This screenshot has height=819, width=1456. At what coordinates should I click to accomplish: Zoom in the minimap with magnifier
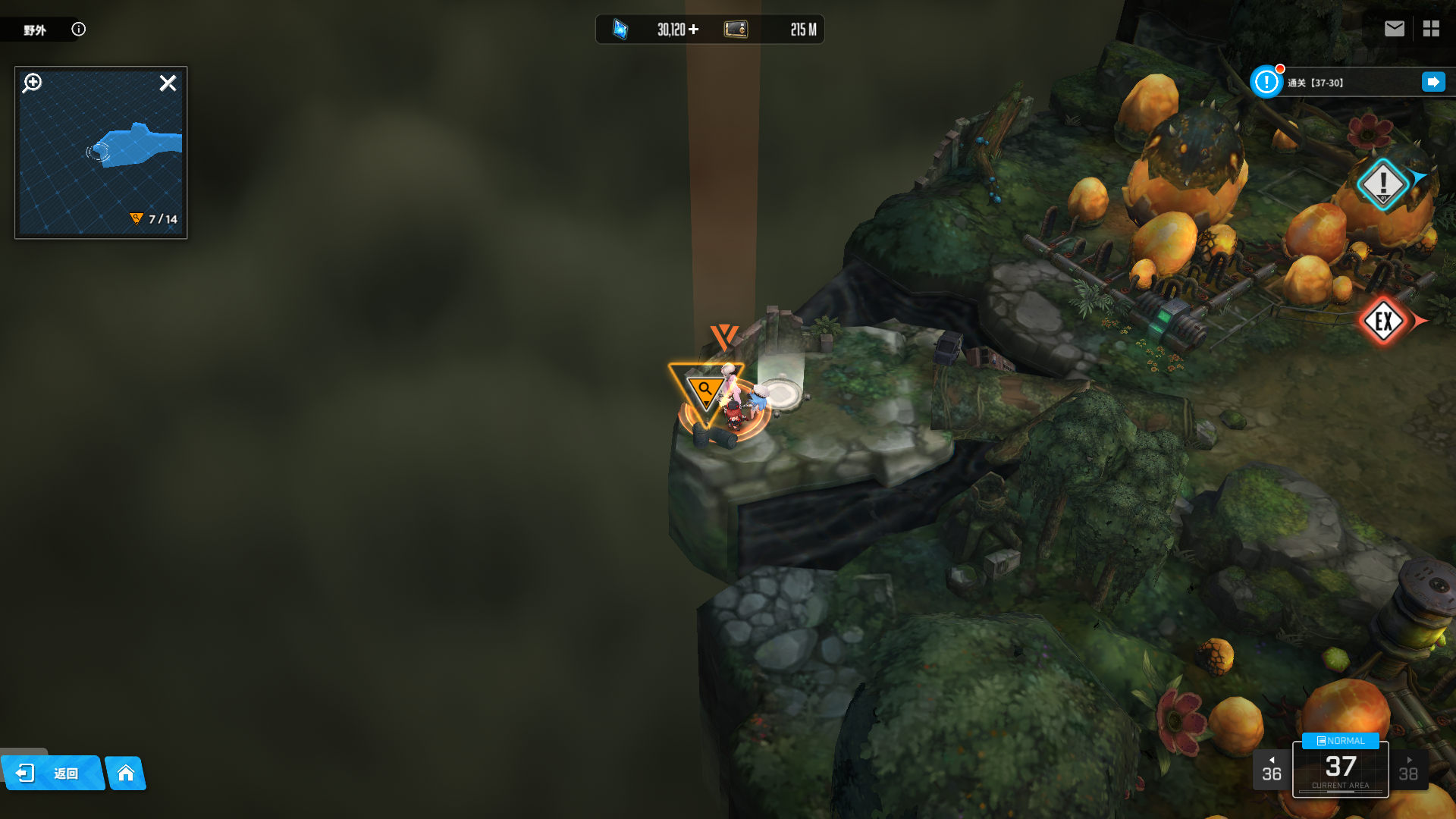(33, 83)
